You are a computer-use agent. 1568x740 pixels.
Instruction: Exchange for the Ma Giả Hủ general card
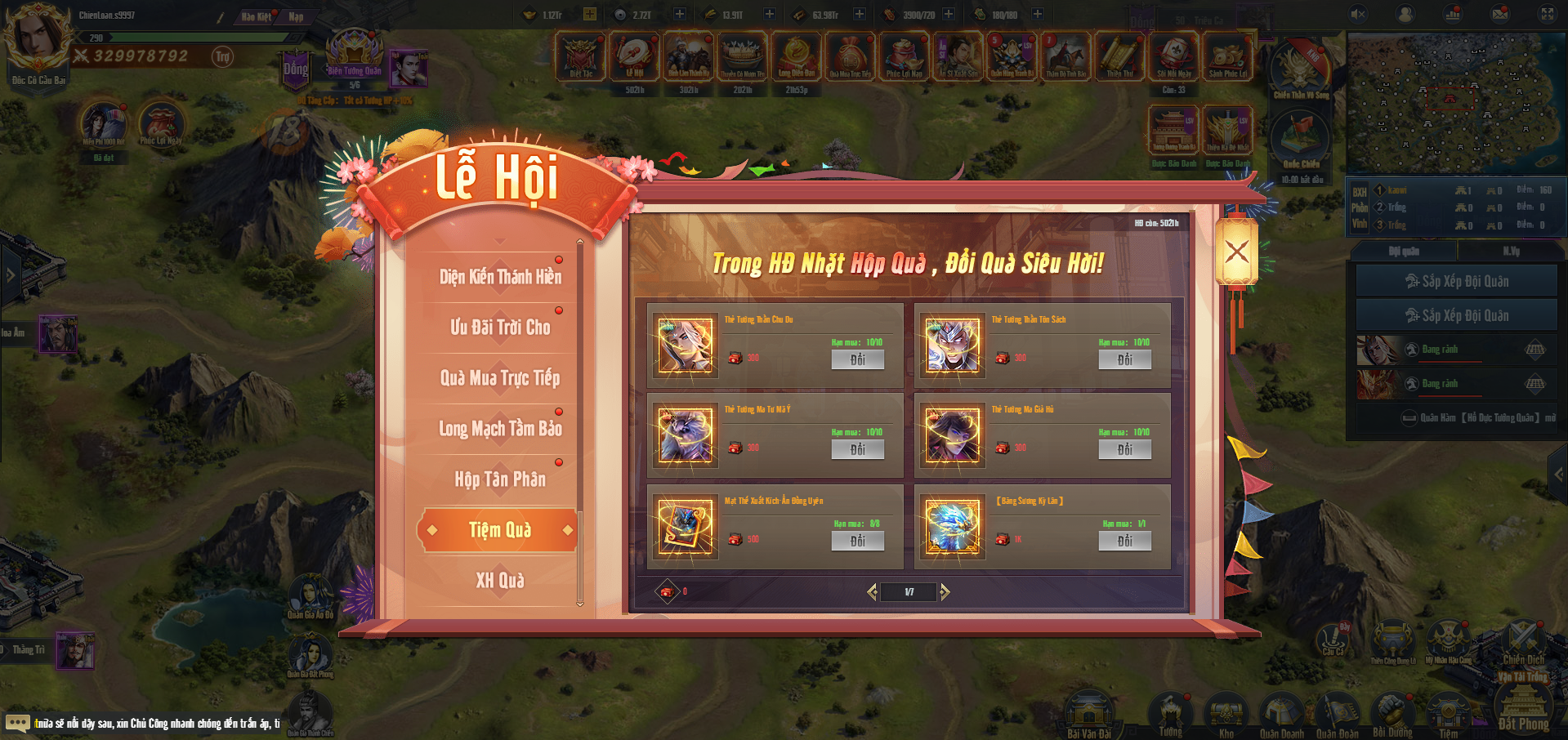pyautogui.click(x=1124, y=450)
